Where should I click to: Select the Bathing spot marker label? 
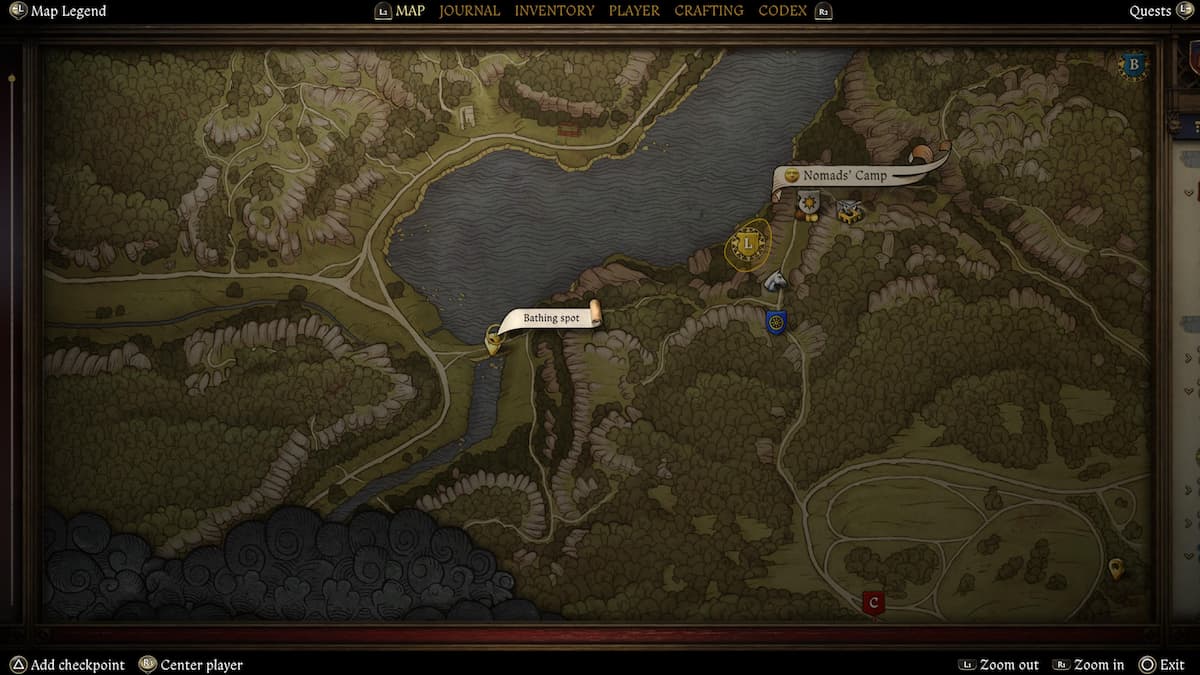click(551, 318)
